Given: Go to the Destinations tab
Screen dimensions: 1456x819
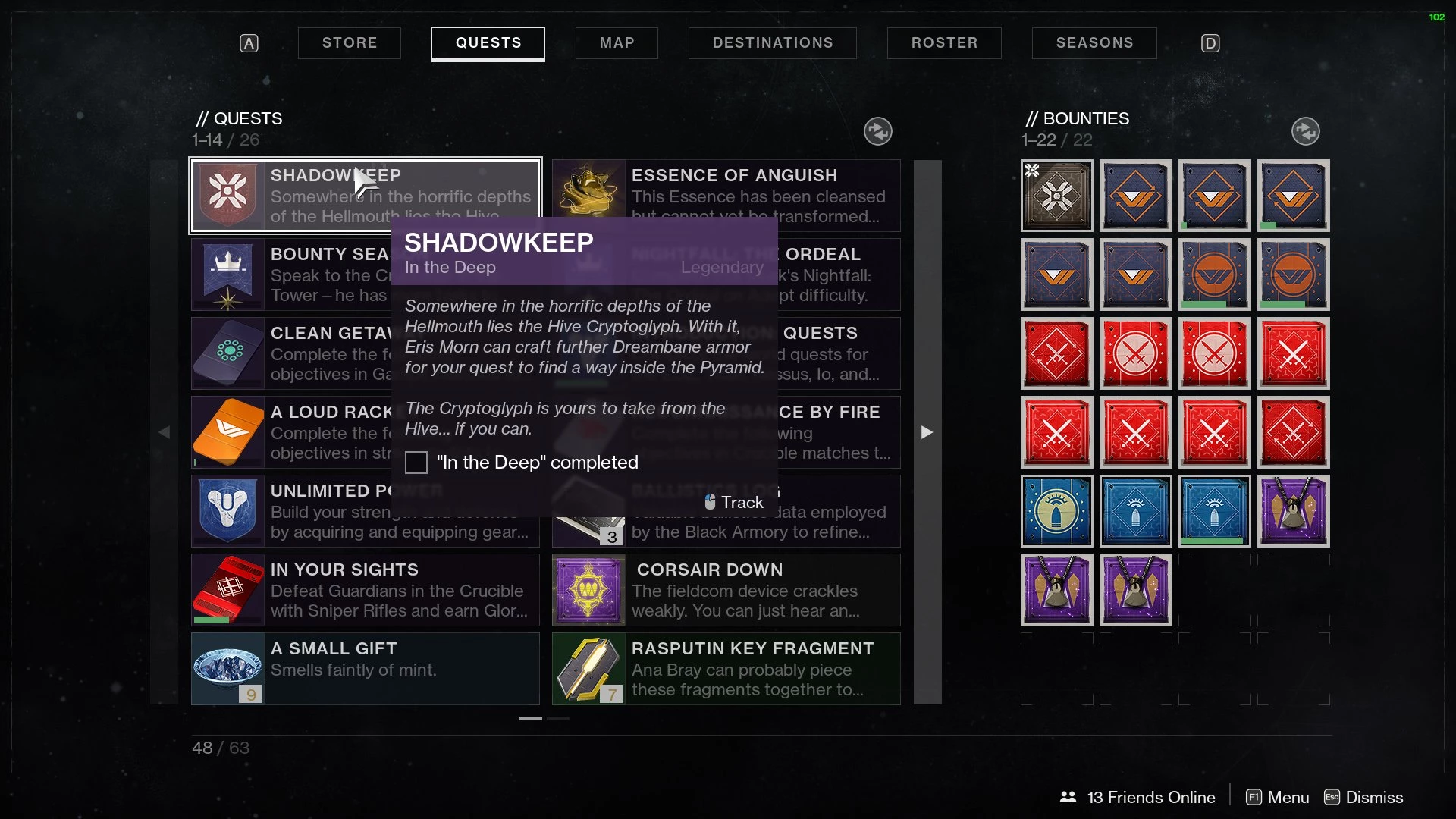Looking at the screenshot, I should click(x=772, y=43).
